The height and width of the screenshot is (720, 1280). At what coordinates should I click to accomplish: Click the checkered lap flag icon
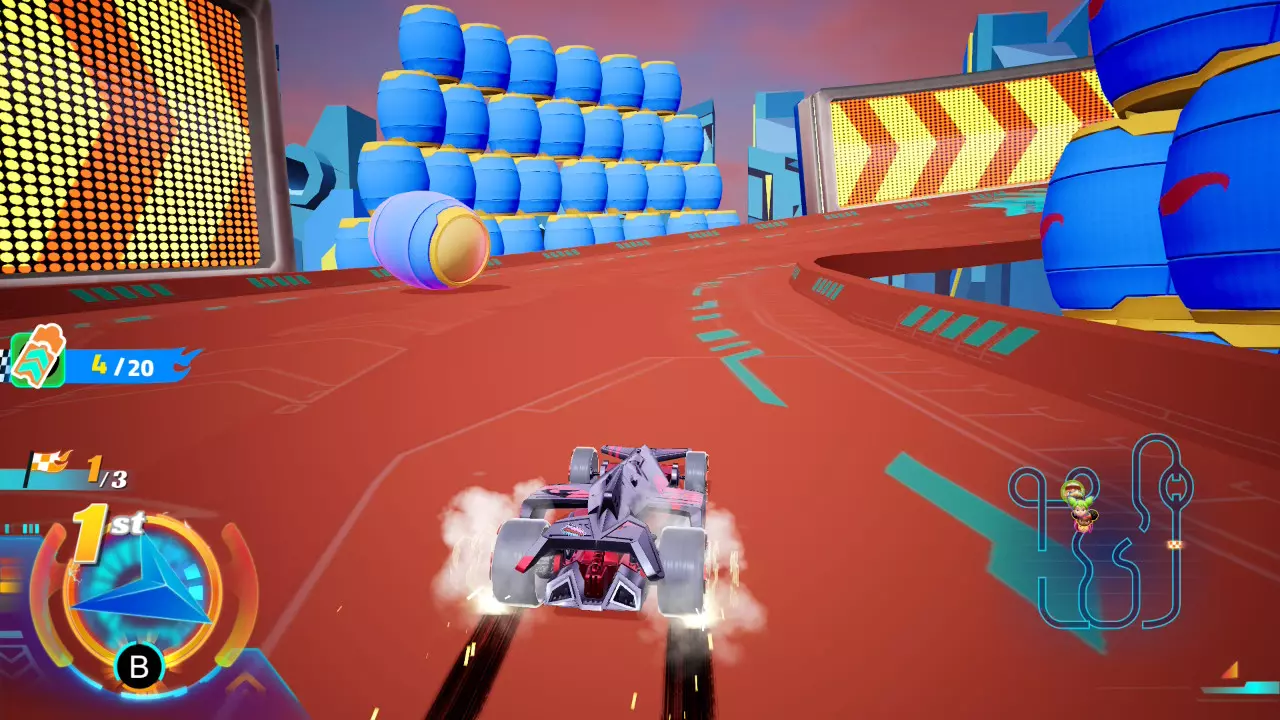(x=47, y=466)
